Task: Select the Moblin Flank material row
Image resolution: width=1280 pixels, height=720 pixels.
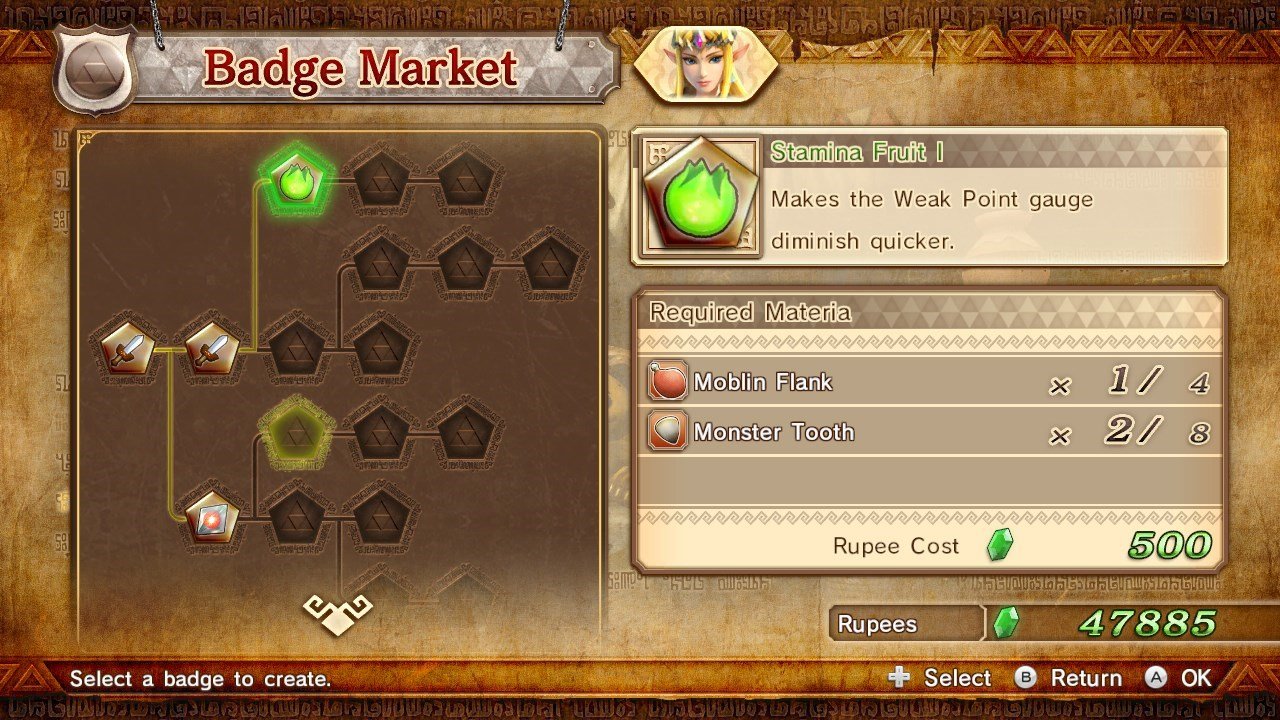Action: 930,382
